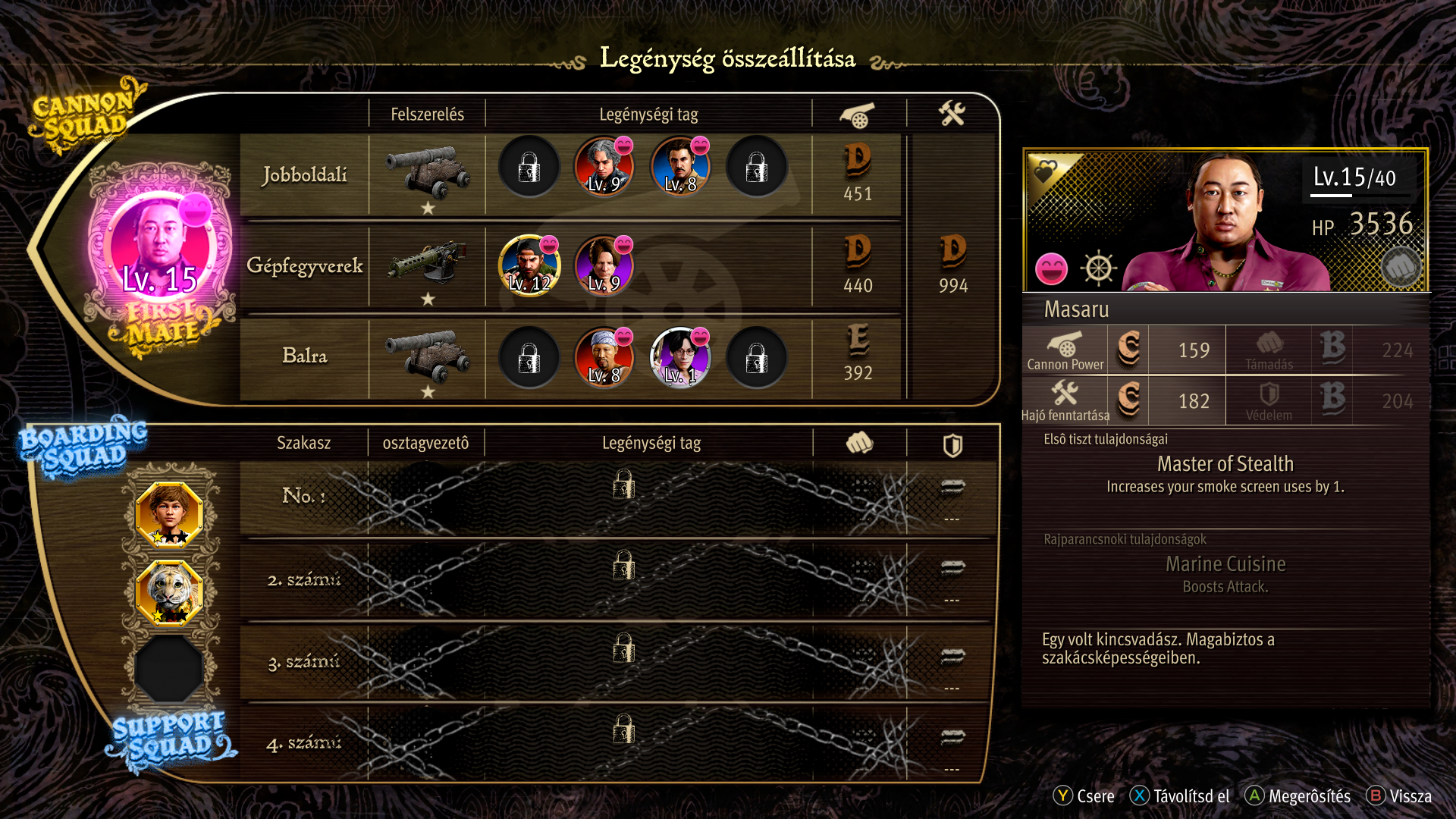The width and height of the screenshot is (1456, 819).
Task: Choose the Lv. 1 crew member with glasses
Action: coord(680,357)
